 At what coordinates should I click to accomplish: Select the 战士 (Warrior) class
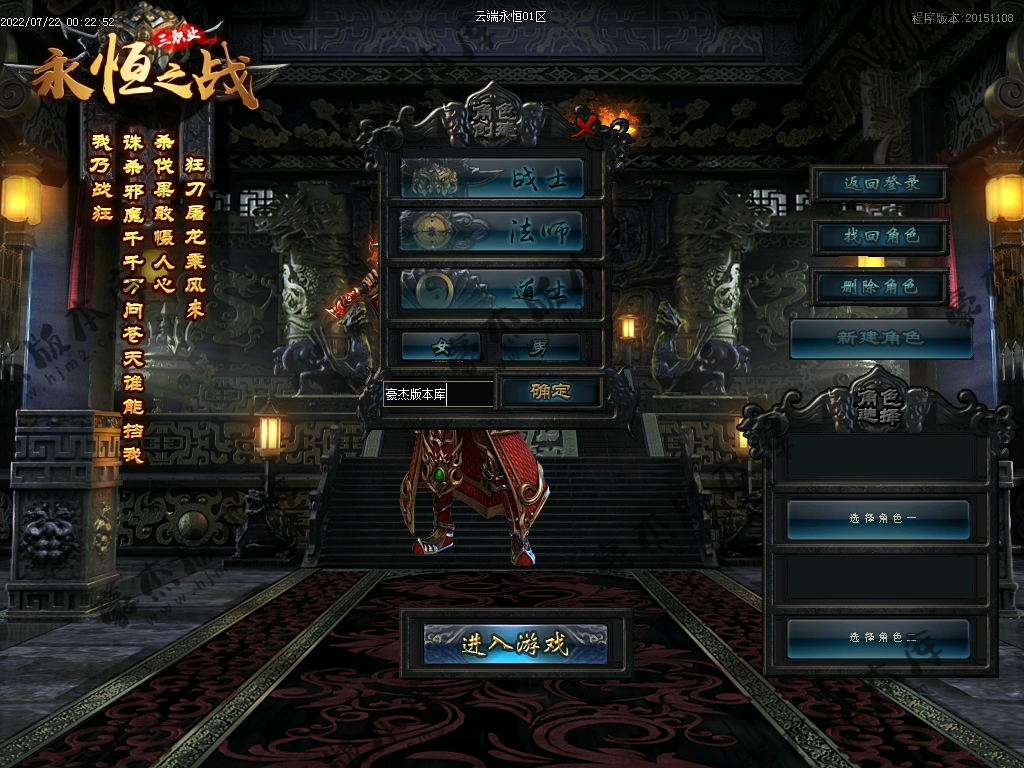click(x=492, y=179)
